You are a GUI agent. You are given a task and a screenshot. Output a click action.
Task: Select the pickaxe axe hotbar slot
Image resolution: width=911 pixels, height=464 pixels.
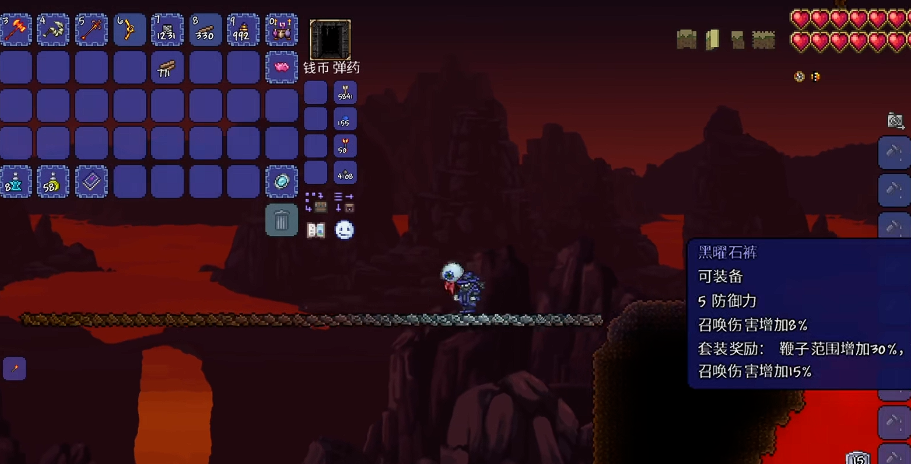pyautogui.click(x=53, y=30)
